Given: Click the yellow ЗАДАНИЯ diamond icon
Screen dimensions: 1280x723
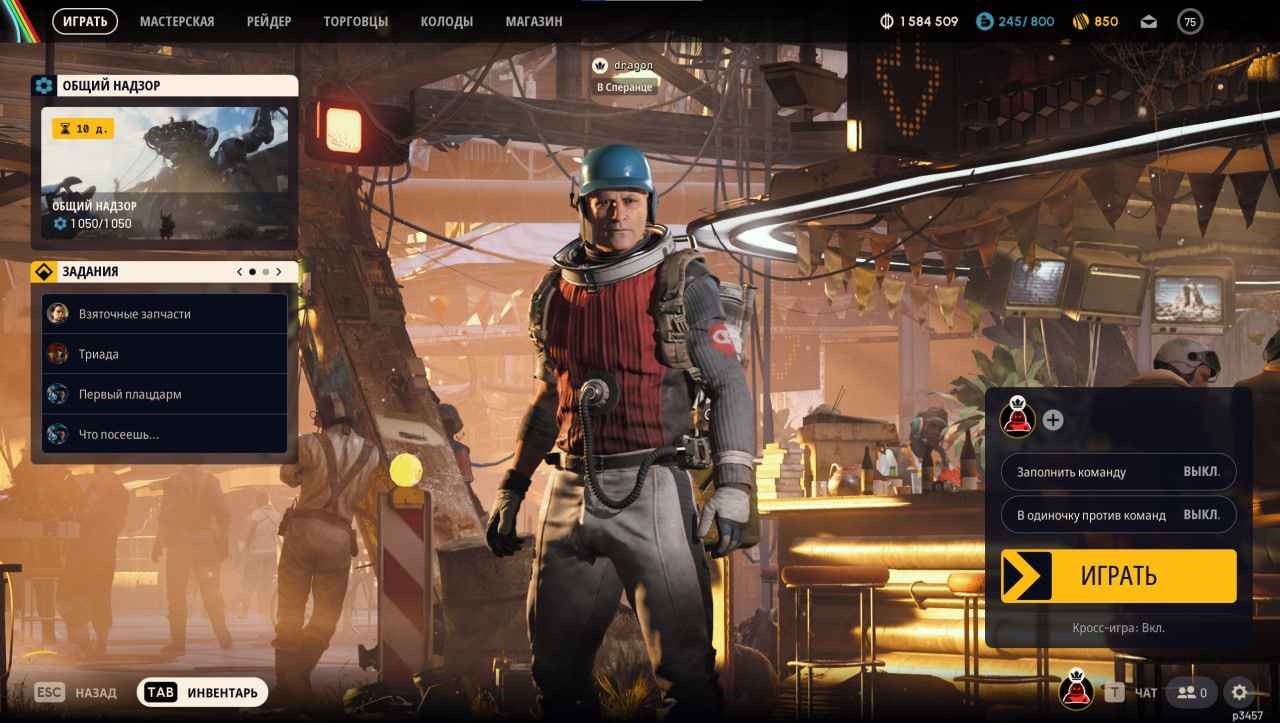Looking at the screenshot, I should [x=43, y=270].
